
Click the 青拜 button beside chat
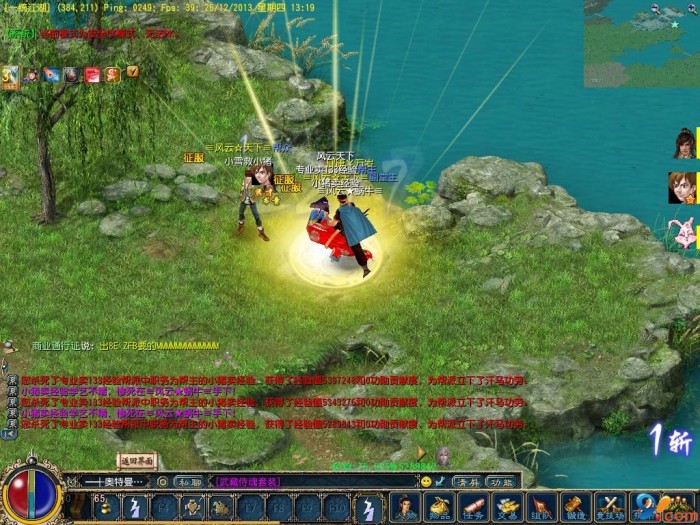tap(467, 481)
